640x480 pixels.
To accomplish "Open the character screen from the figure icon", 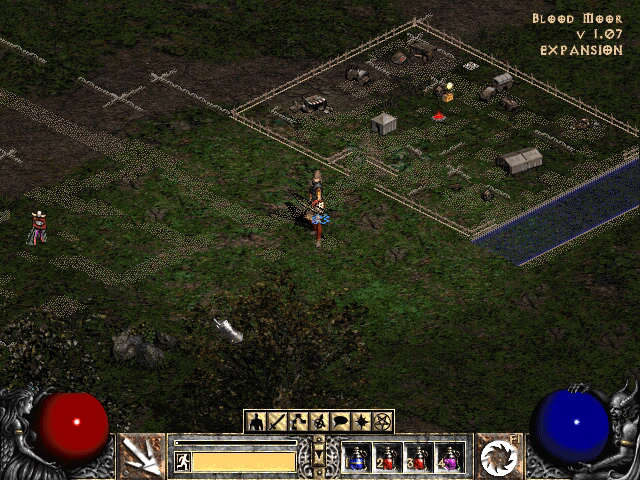I will coord(256,421).
